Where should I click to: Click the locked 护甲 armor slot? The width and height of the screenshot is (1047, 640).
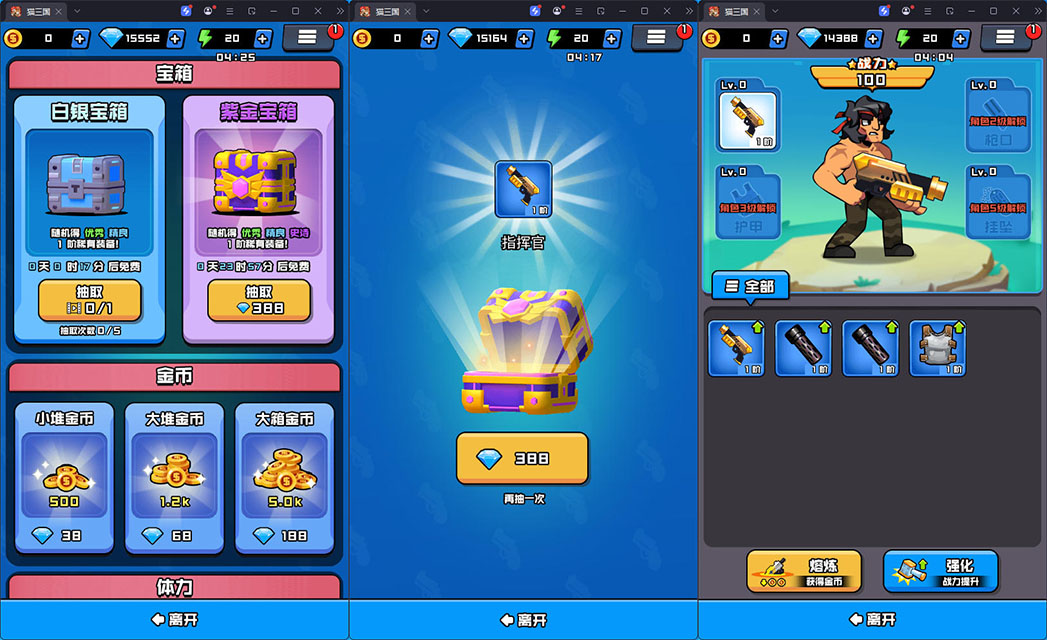pos(748,200)
